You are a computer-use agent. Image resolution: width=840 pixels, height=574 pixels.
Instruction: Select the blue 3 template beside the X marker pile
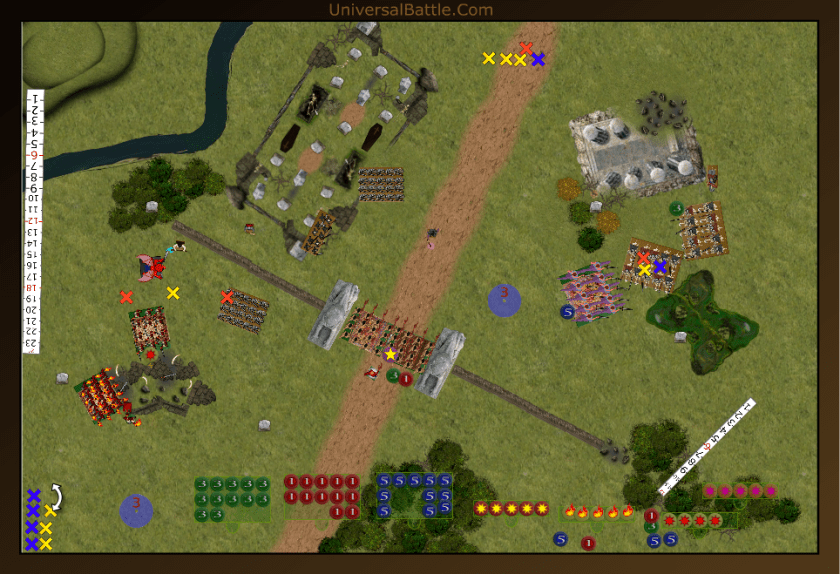(136, 510)
